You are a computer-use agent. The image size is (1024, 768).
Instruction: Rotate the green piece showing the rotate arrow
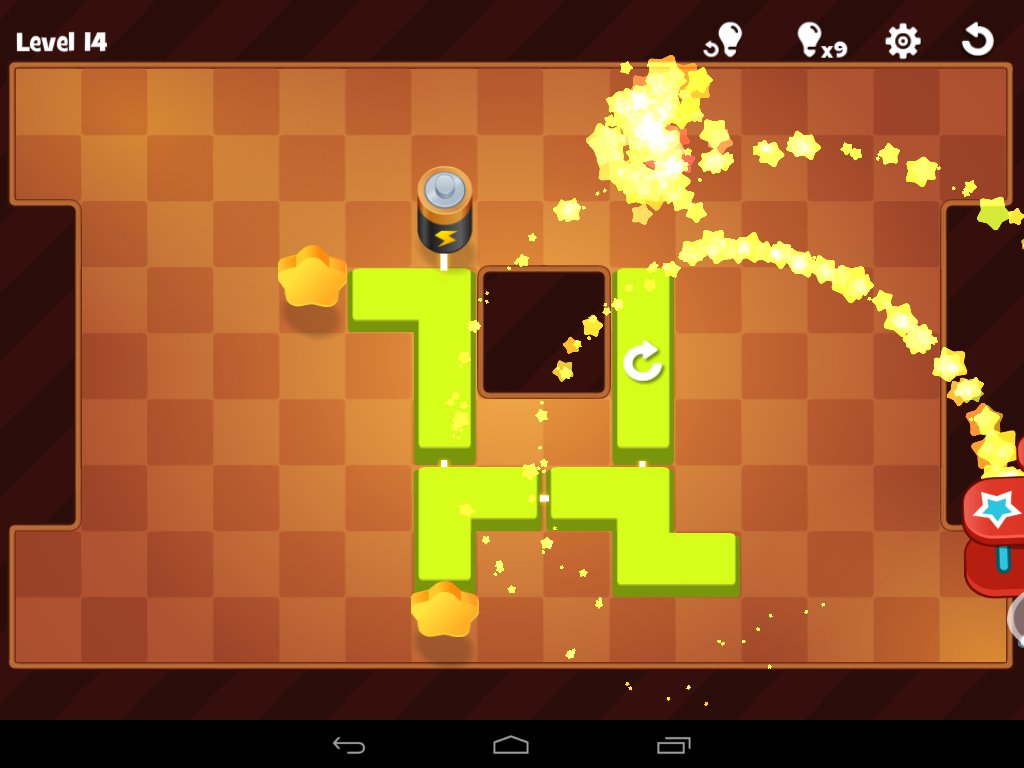pyautogui.click(x=643, y=361)
